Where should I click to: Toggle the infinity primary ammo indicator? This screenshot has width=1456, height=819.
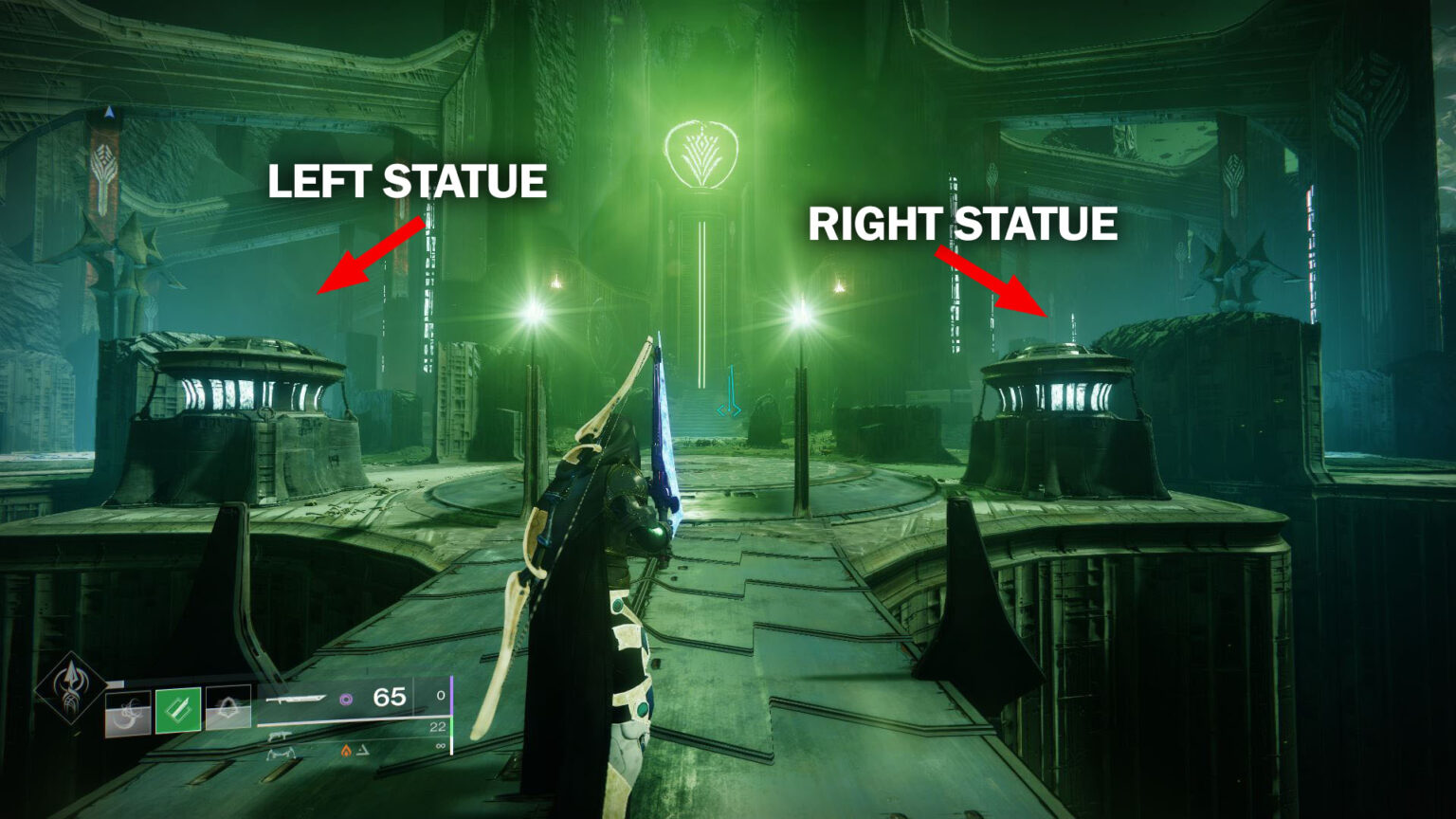click(439, 746)
